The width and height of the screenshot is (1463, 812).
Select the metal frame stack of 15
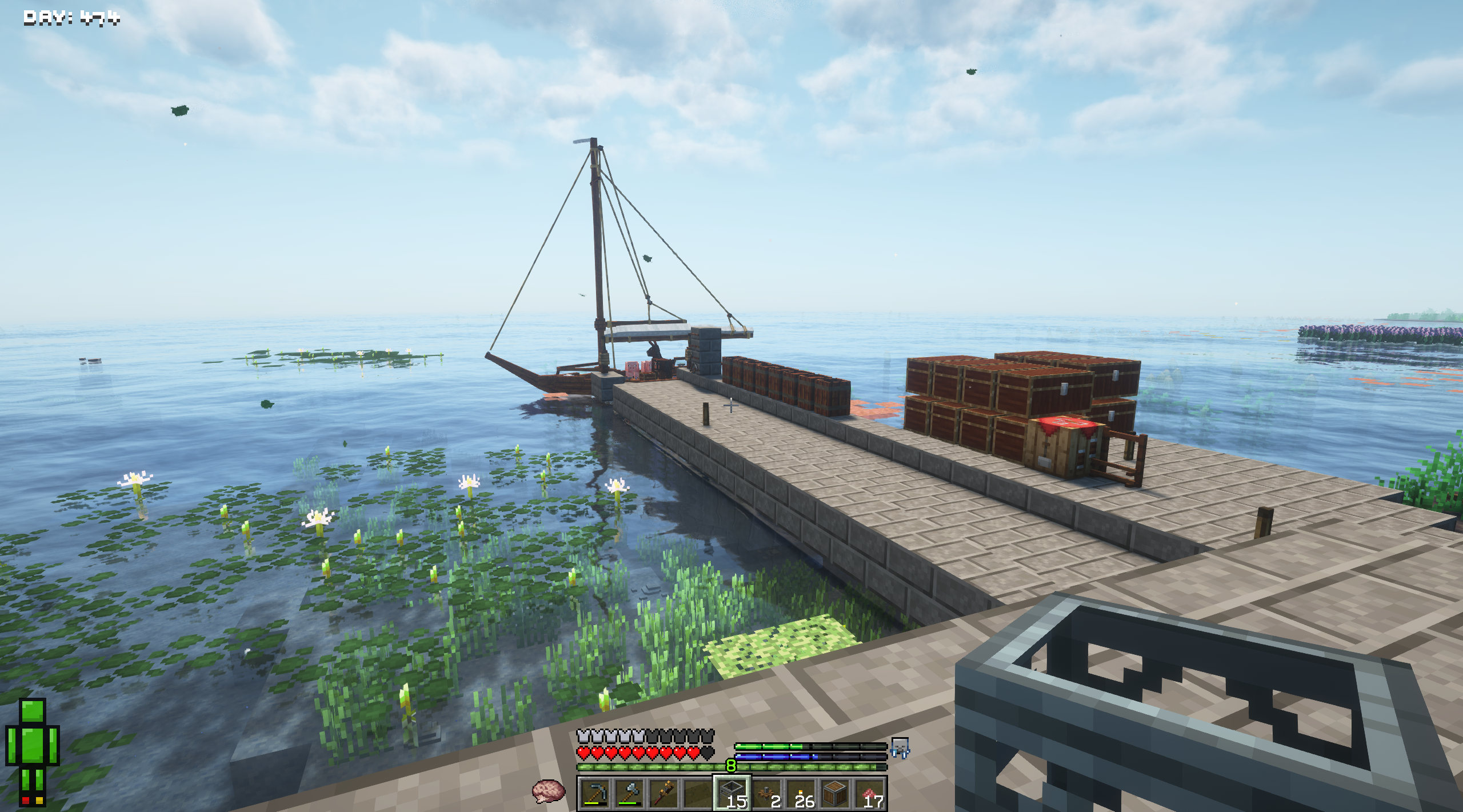[x=731, y=793]
